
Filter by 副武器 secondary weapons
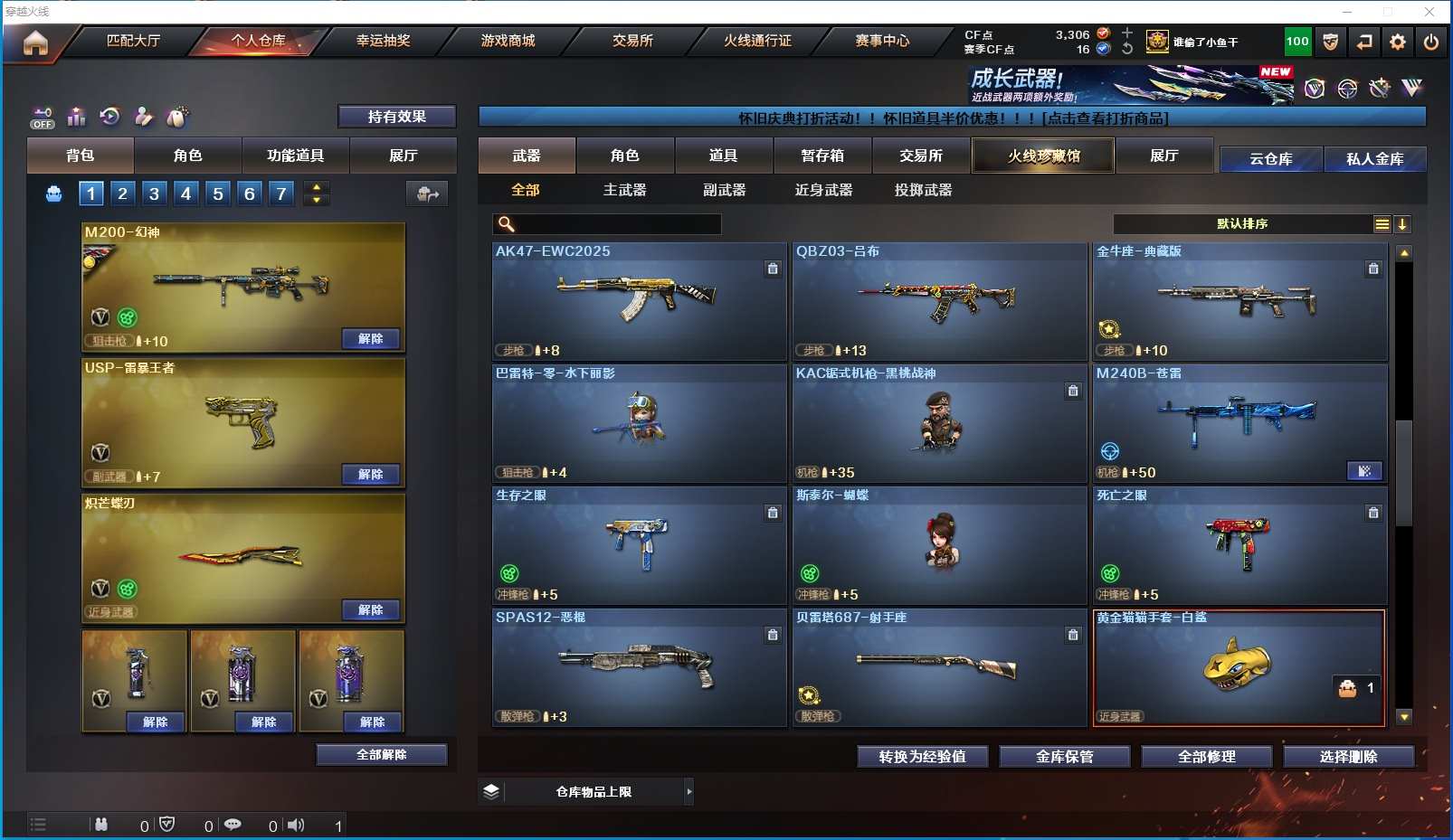point(724,190)
